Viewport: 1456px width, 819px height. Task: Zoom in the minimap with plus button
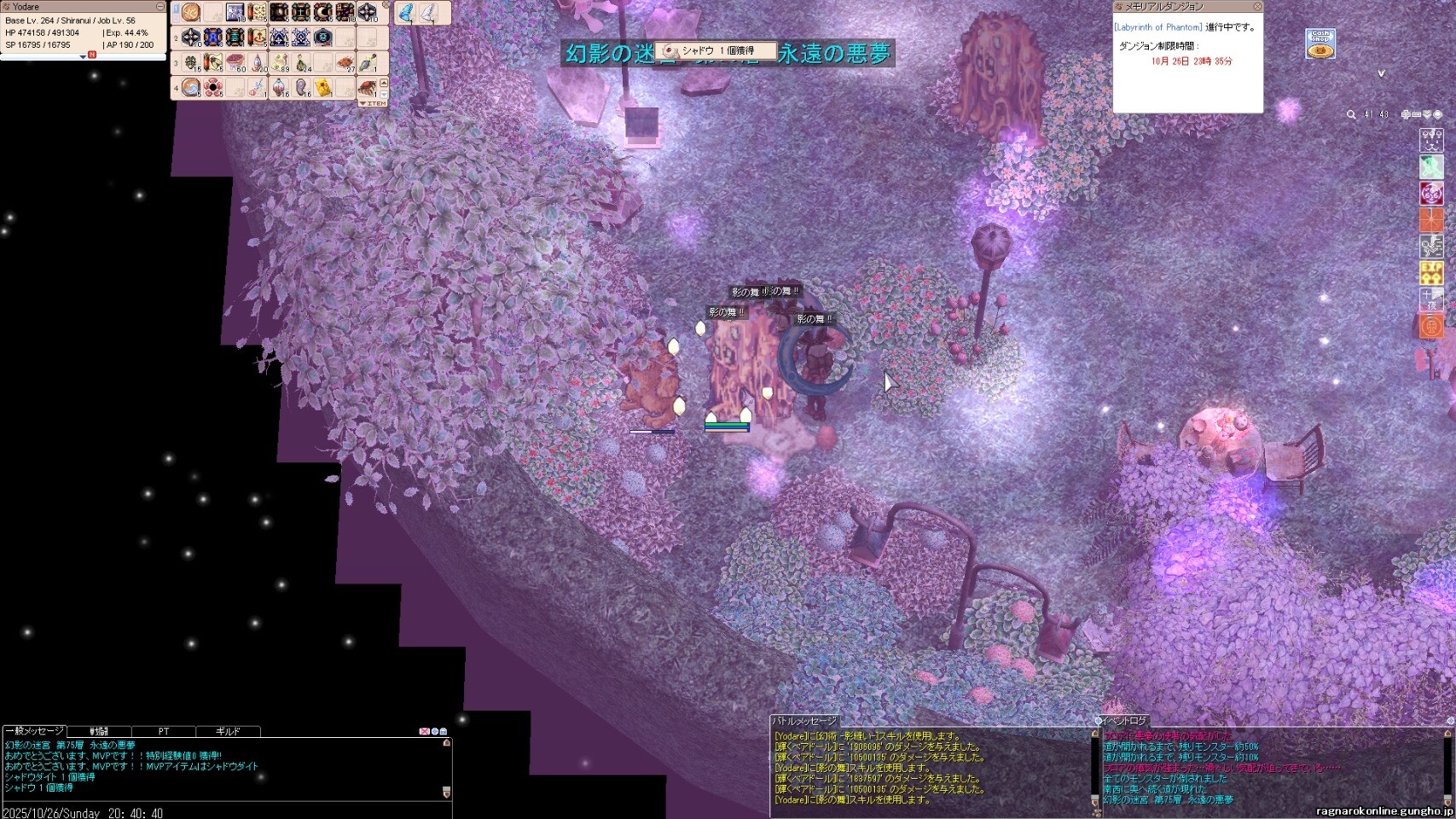click(1407, 114)
